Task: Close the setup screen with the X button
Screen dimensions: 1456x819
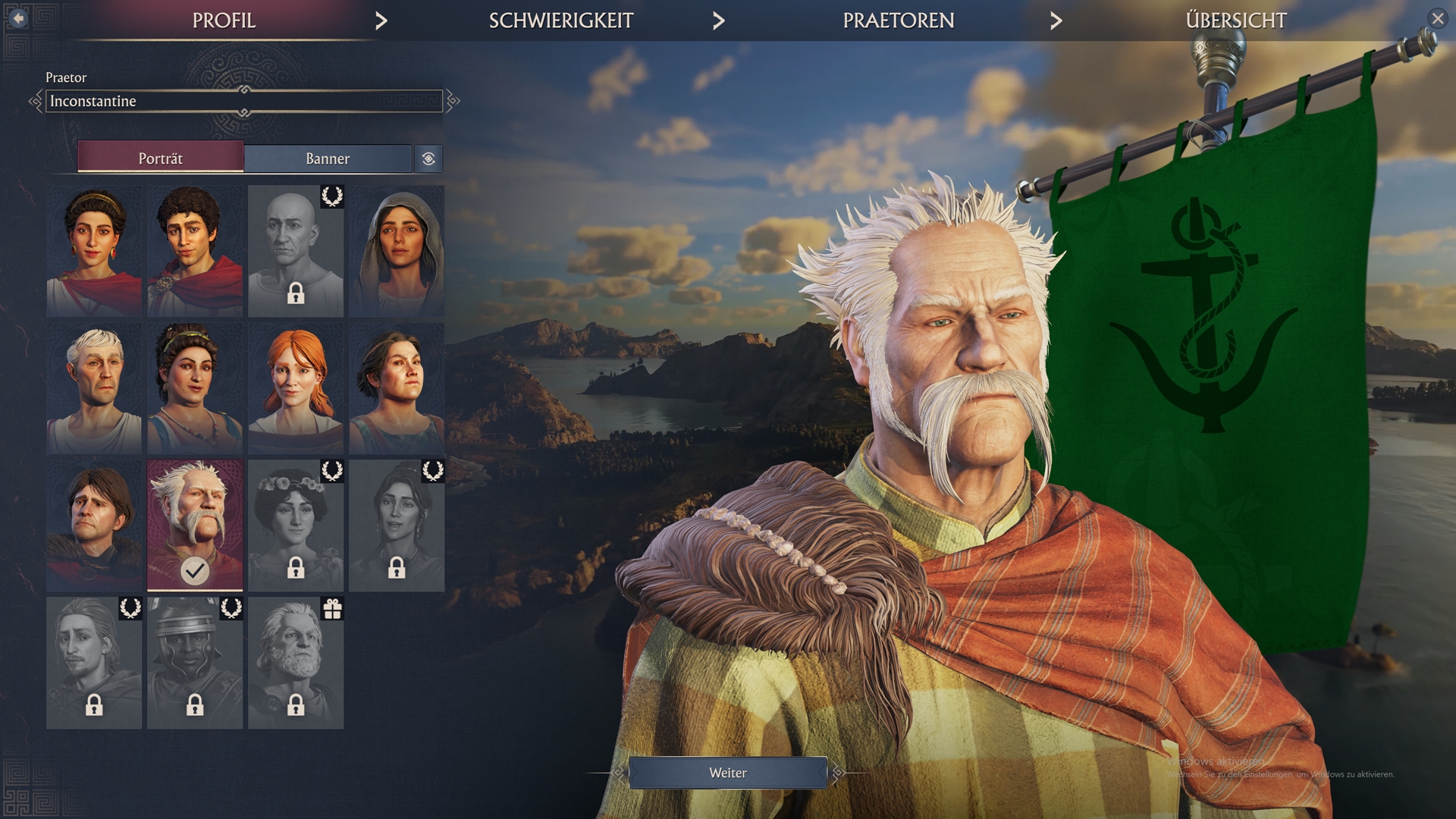Action: tap(1437, 18)
